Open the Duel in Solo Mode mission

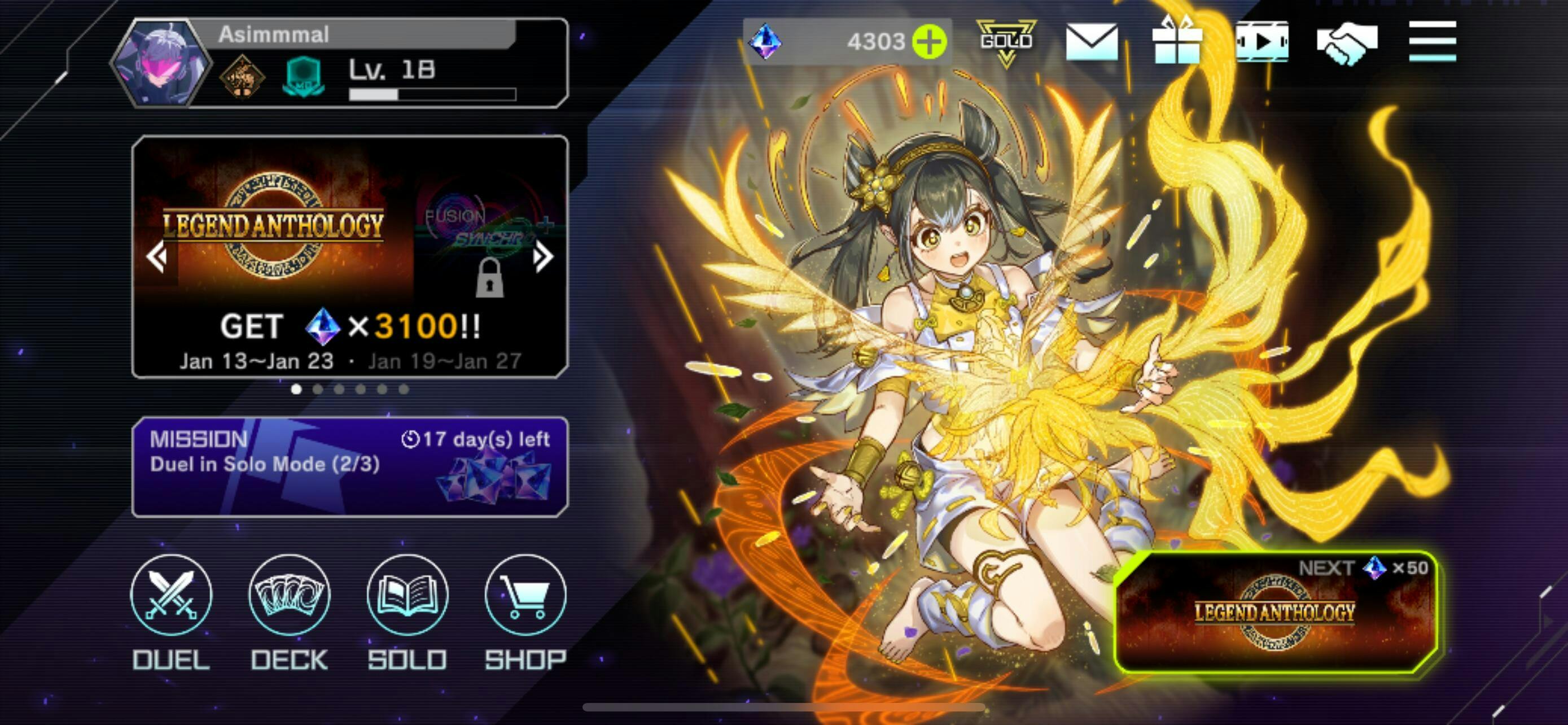click(350, 467)
